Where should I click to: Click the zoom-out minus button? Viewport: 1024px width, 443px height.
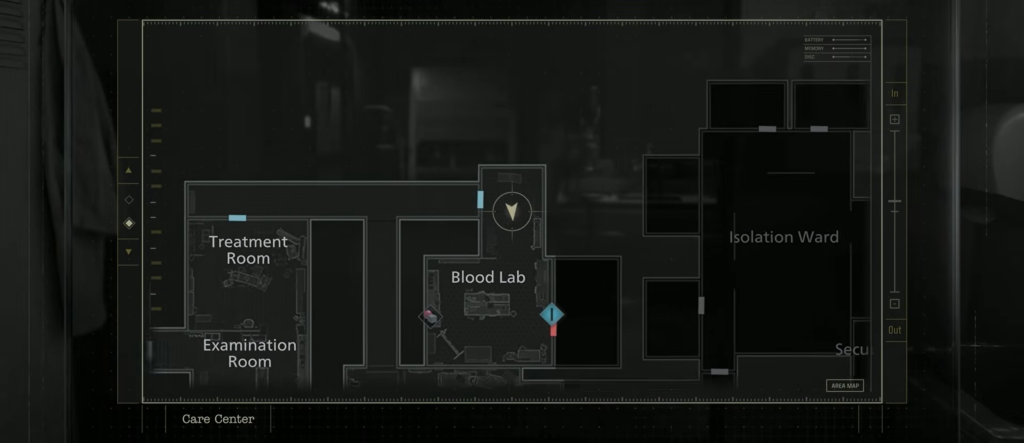coord(894,304)
